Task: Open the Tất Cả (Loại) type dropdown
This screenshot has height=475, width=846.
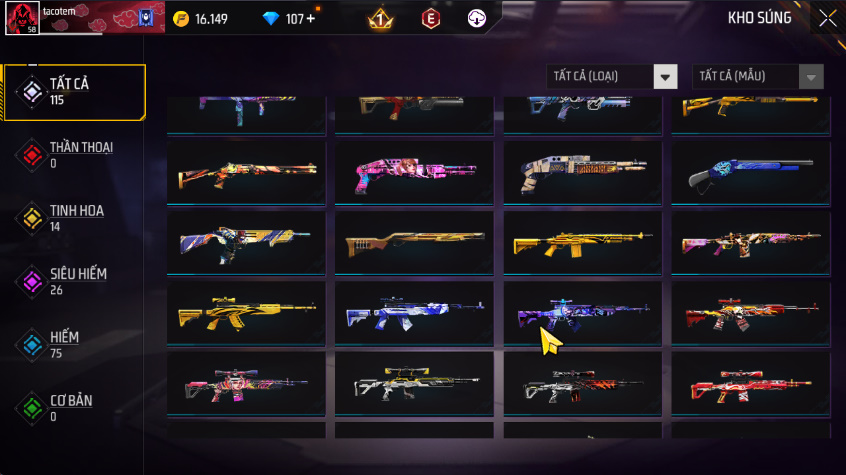Action: pyautogui.click(x=612, y=77)
